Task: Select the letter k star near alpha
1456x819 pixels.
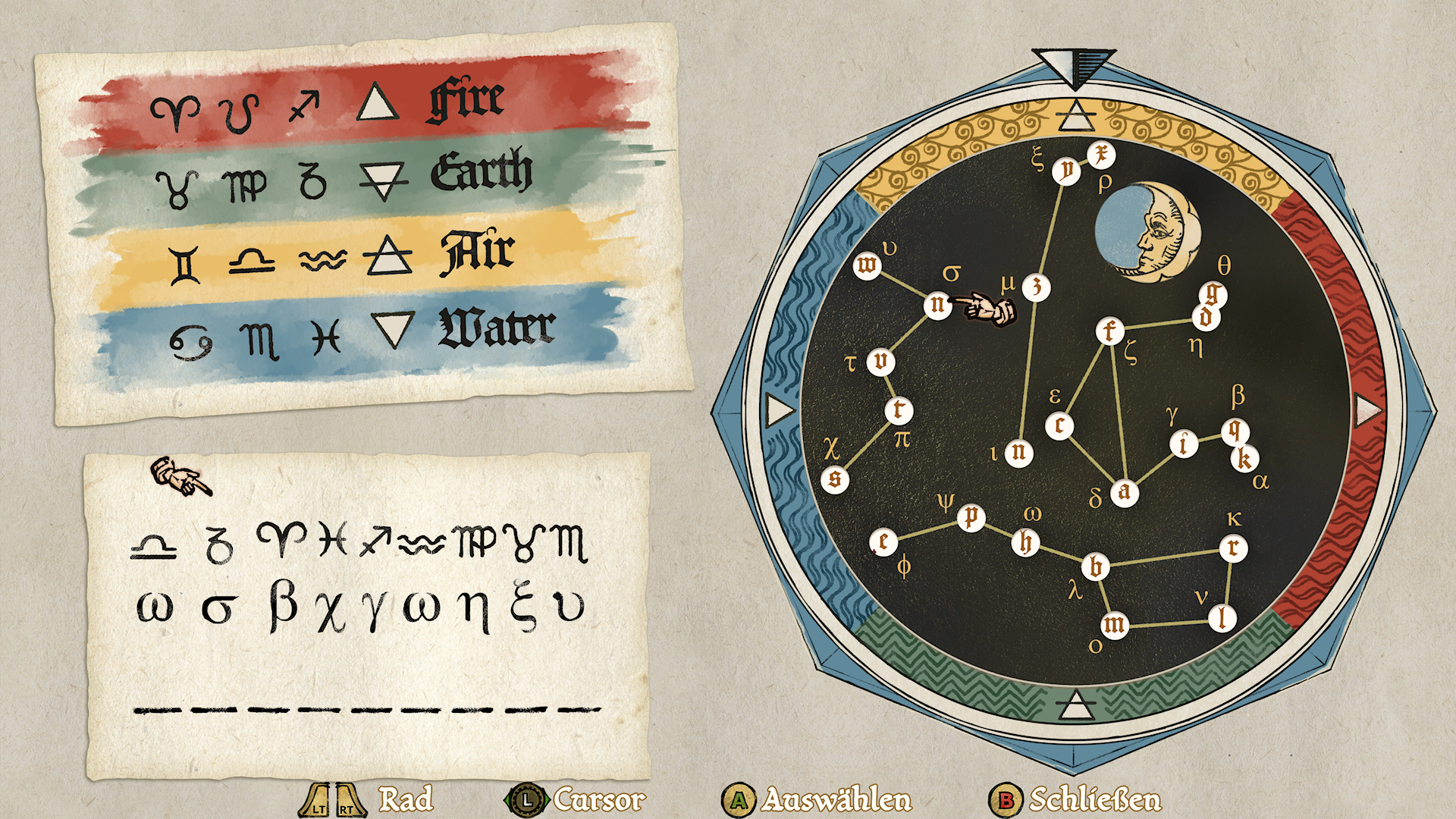Action: pyautogui.click(x=1244, y=458)
